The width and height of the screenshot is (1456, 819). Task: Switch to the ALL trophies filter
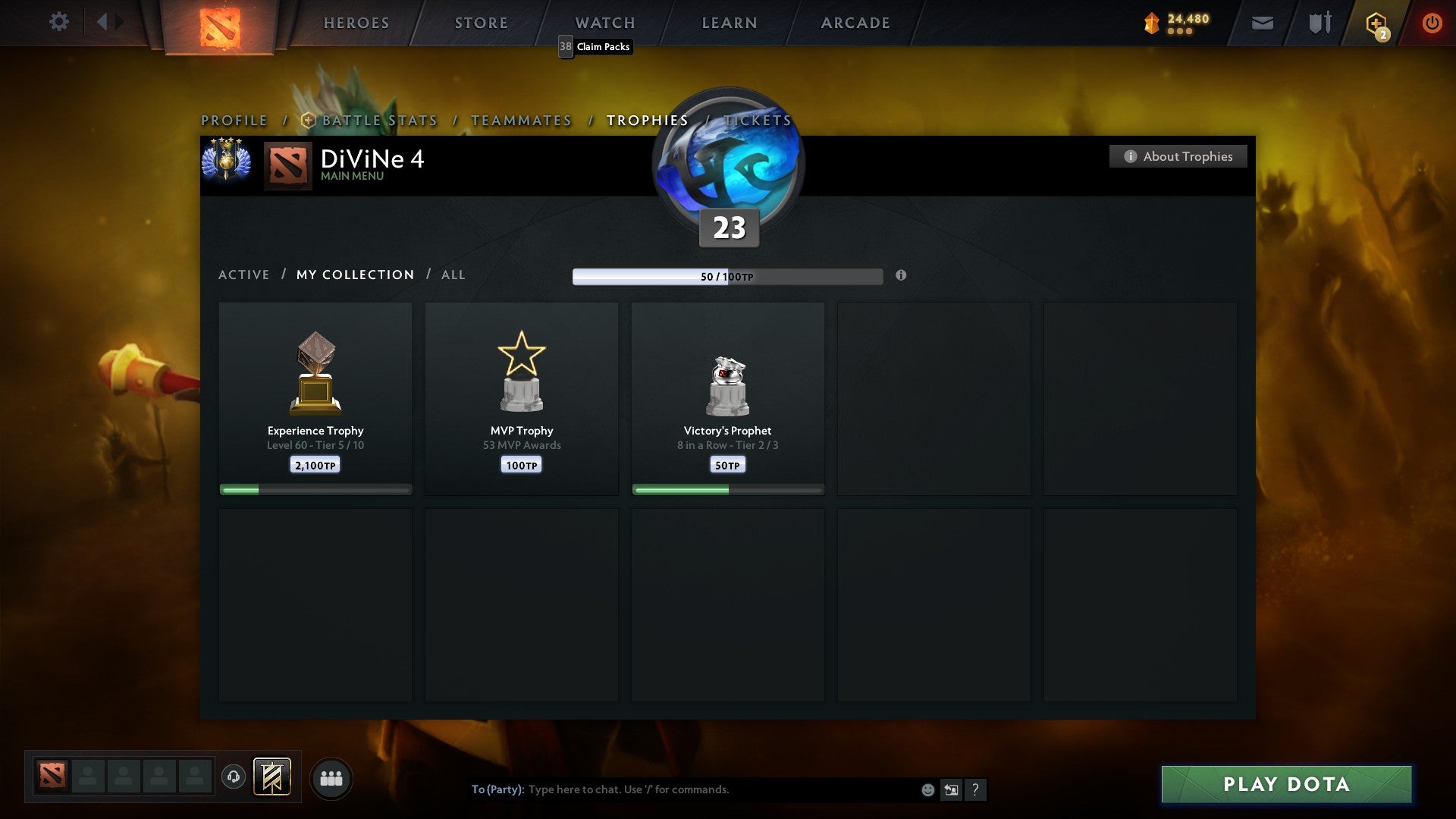(x=453, y=275)
